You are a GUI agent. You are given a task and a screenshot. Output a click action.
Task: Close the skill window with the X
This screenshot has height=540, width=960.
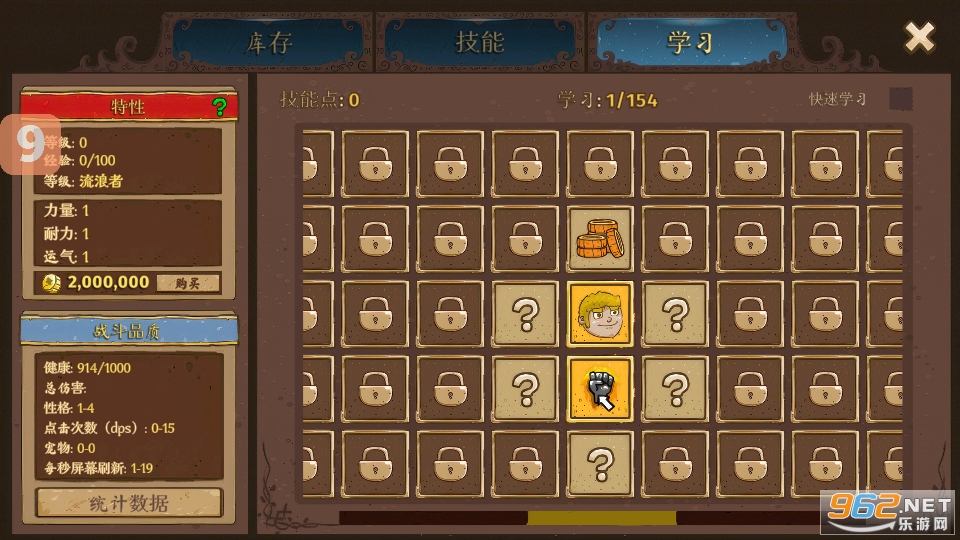[919, 38]
